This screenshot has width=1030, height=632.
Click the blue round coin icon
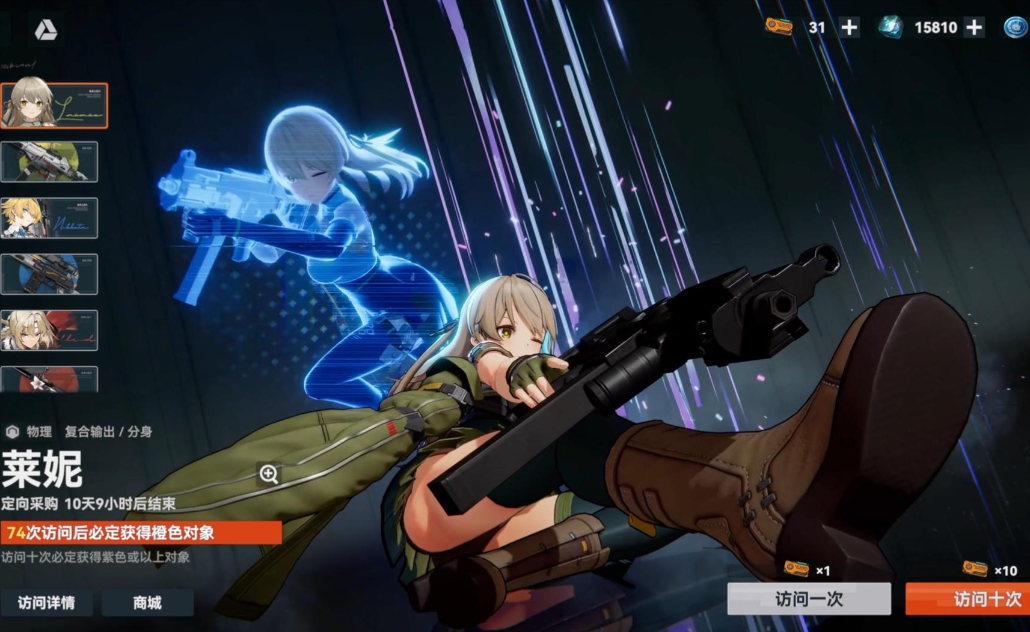pos(1015,28)
